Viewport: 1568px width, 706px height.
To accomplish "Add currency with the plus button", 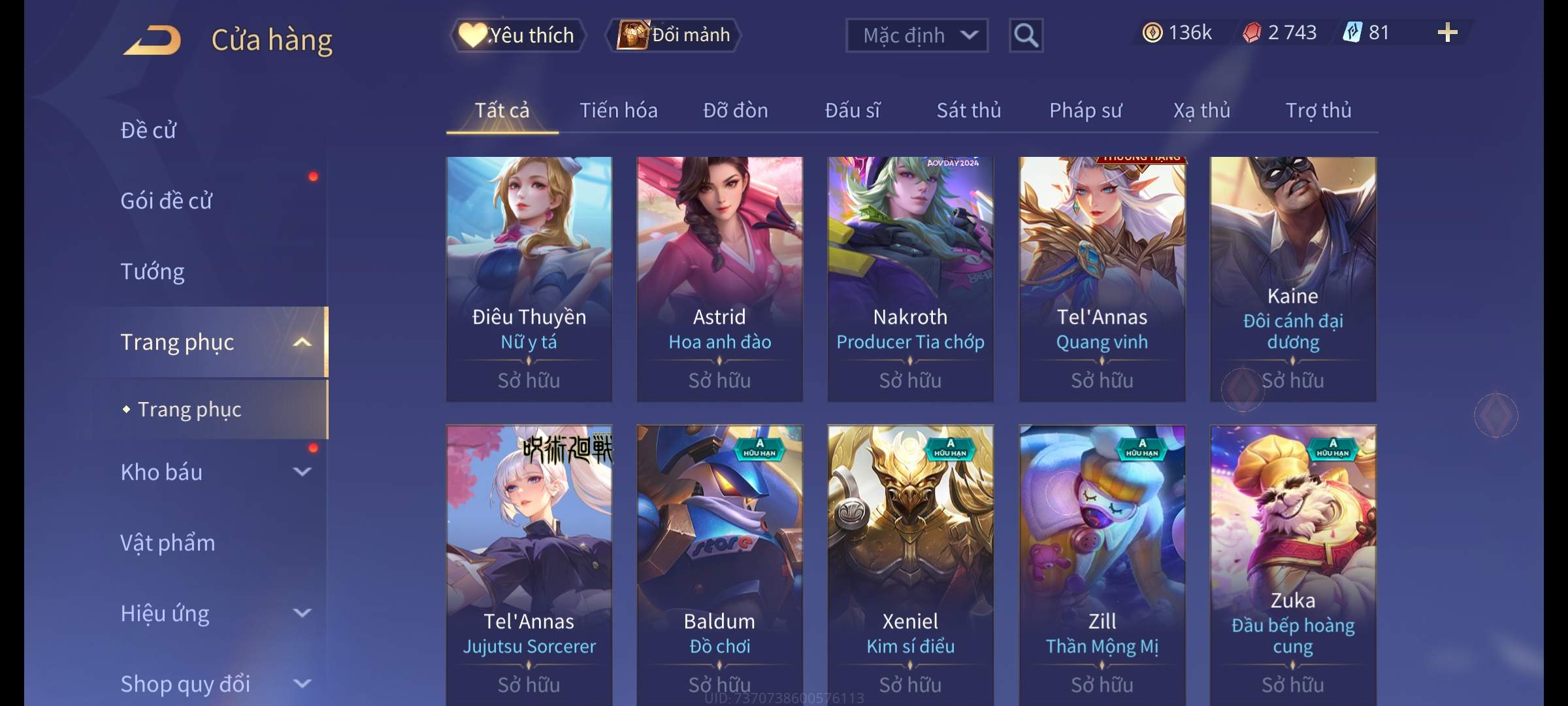I will 1447,33.
